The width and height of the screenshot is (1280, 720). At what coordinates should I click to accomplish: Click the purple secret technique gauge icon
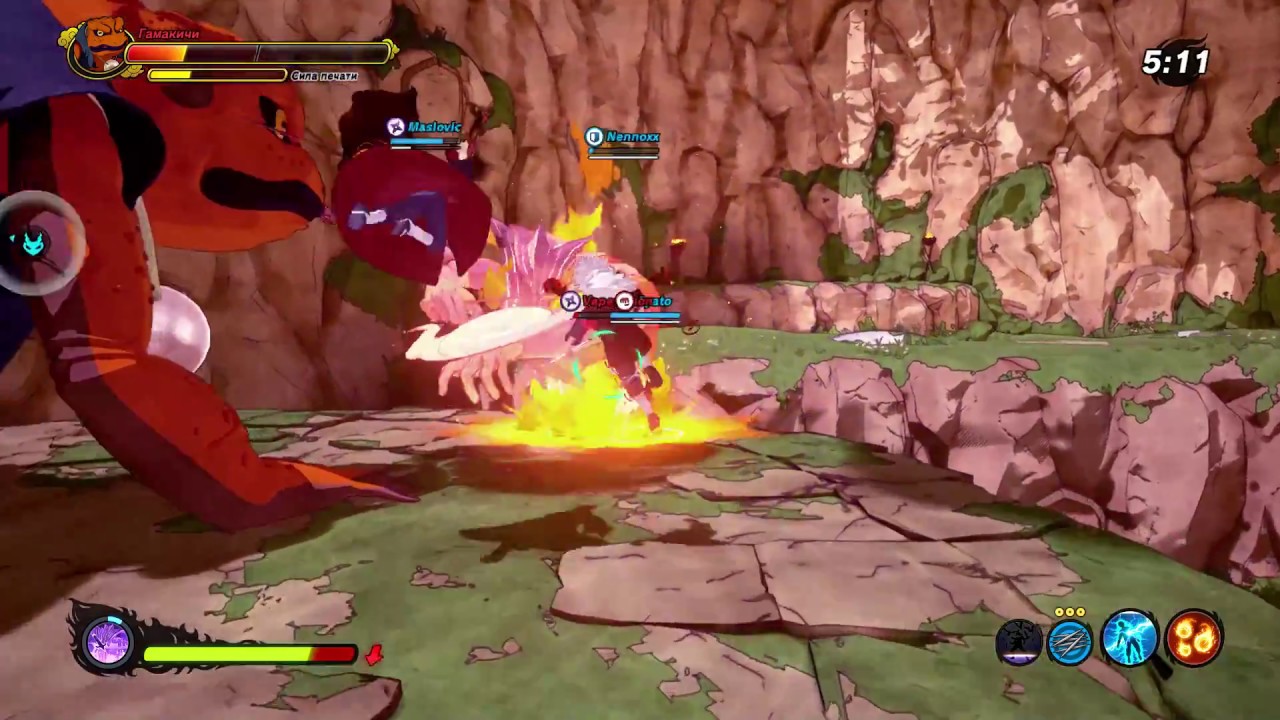[x=105, y=643]
